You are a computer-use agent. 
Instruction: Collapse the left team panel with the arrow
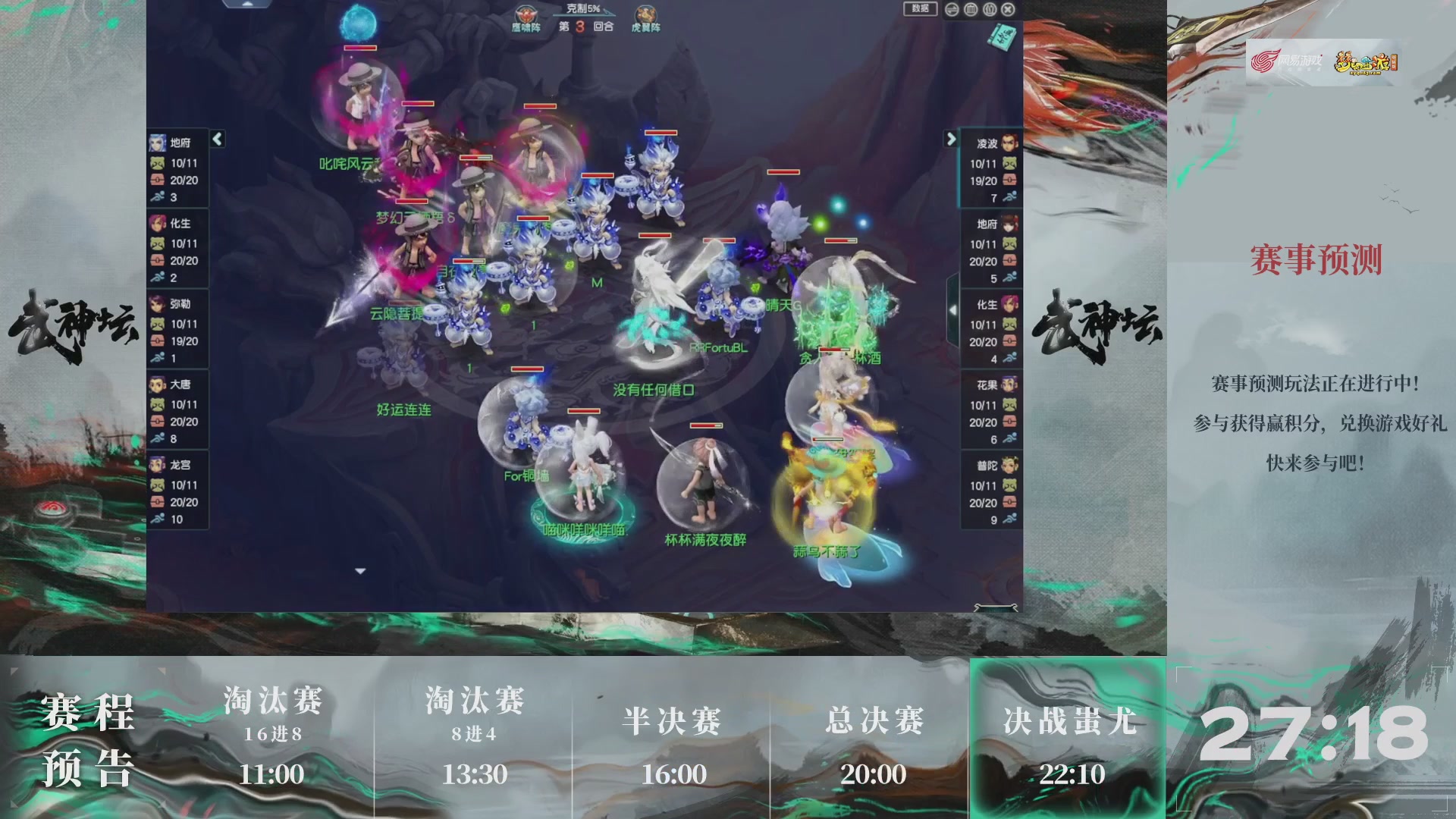[x=217, y=140]
